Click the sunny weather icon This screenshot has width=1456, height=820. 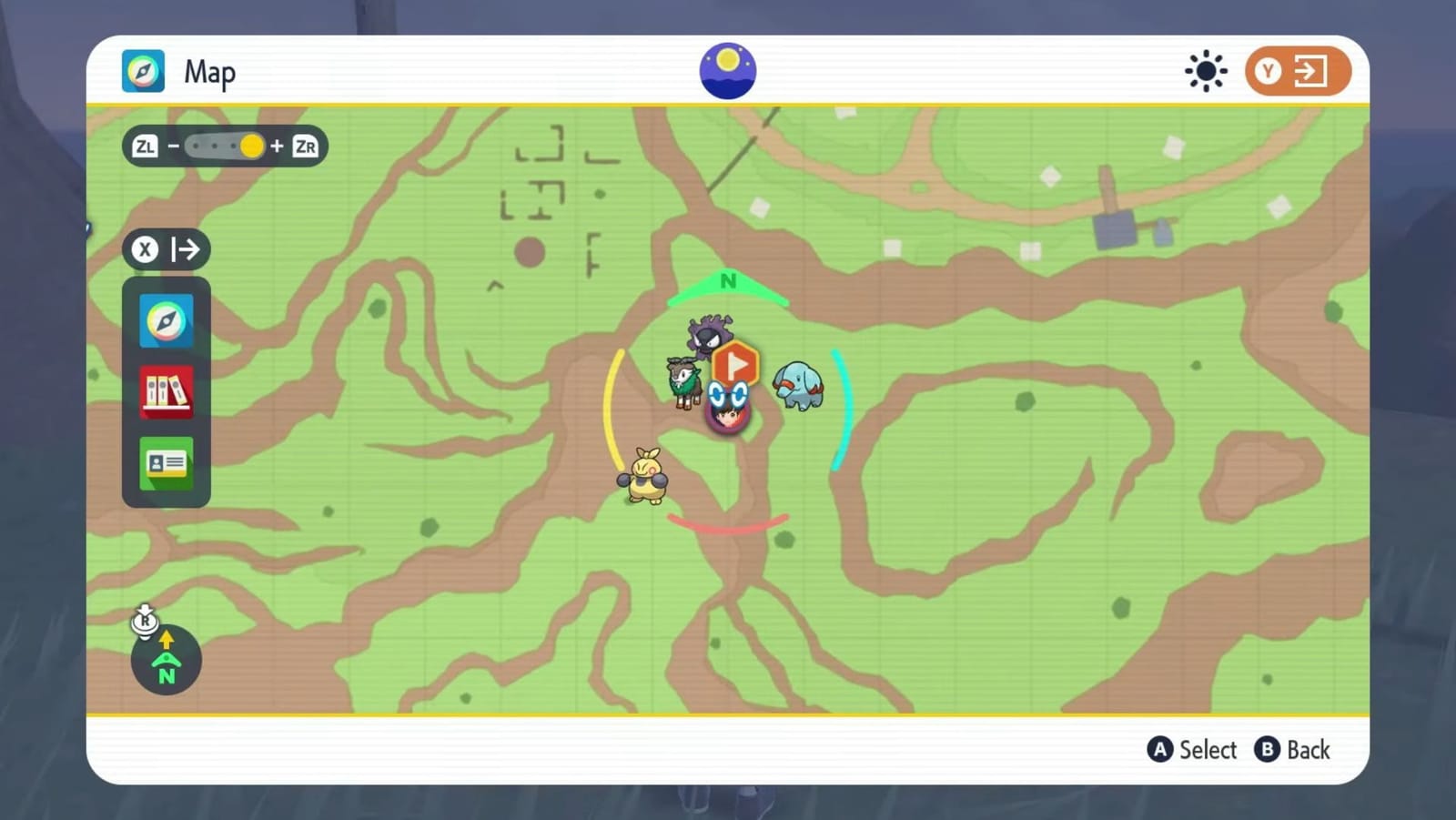point(1206,70)
